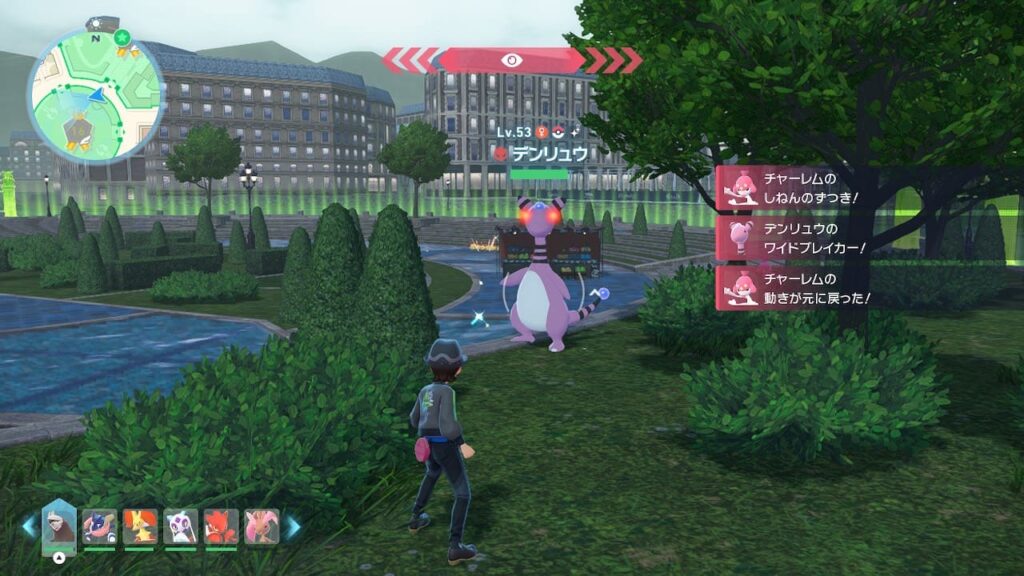Click the right arrow of the party bar
This screenshot has width=1024, height=576.
pos(293,527)
